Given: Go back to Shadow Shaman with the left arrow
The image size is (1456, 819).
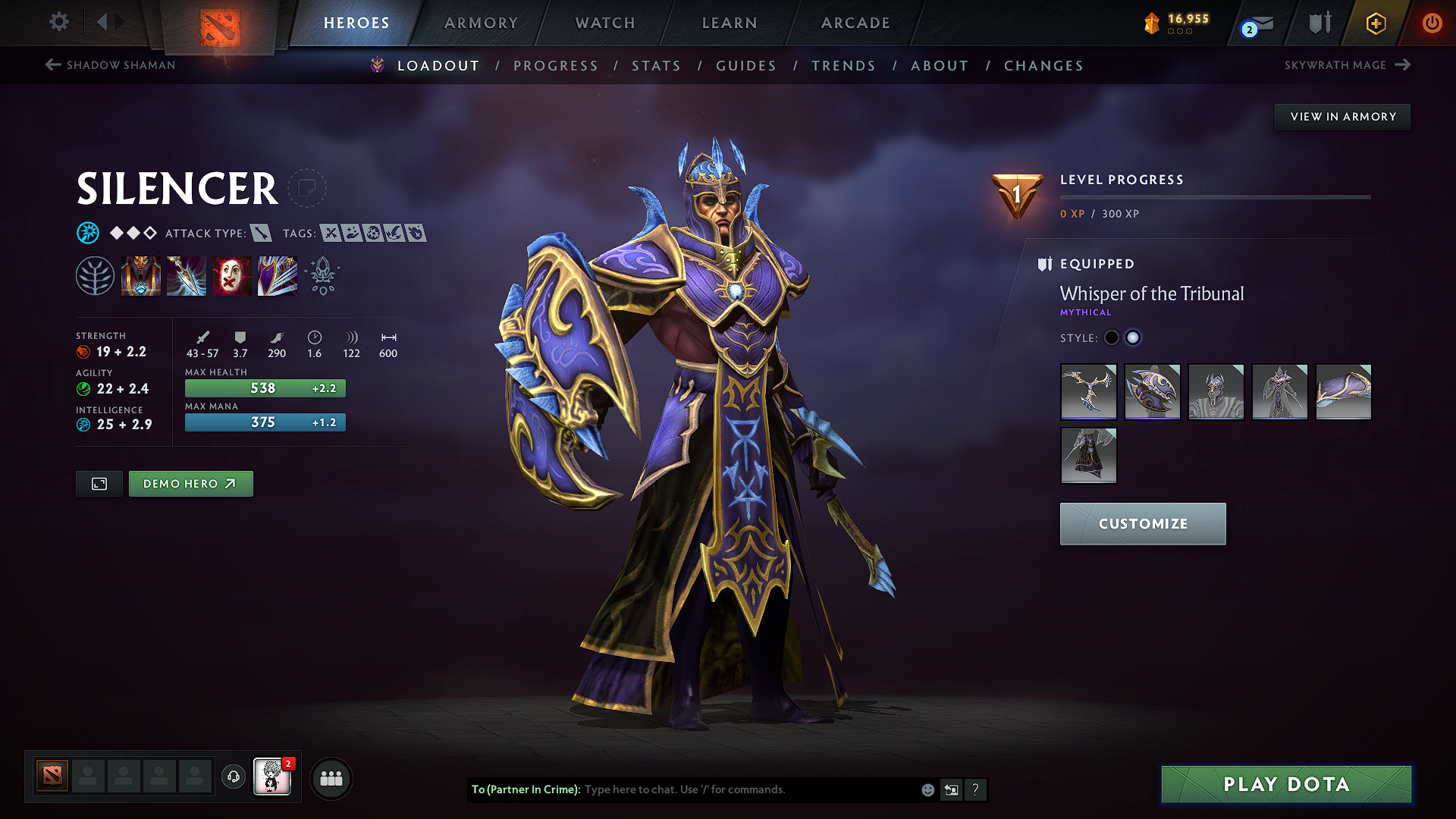Looking at the screenshot, I should [52, 65].
